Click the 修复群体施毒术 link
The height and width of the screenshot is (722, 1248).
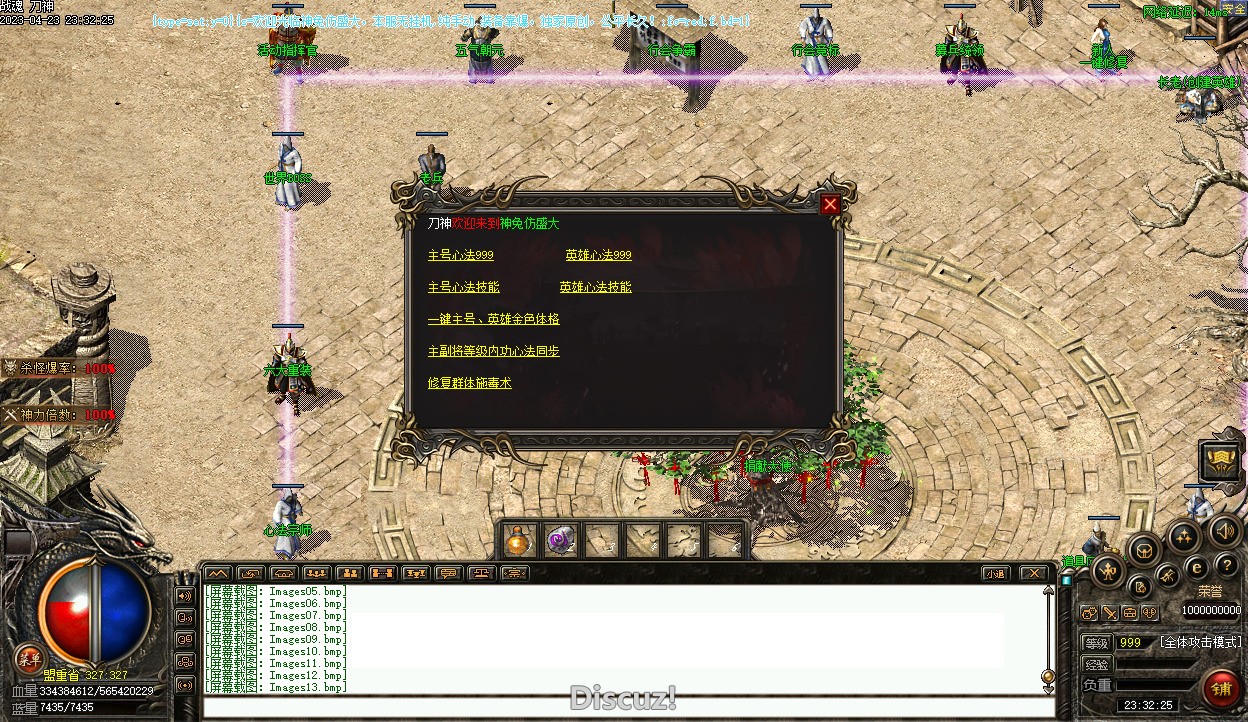pyautogui.click(x=470, y=383)
